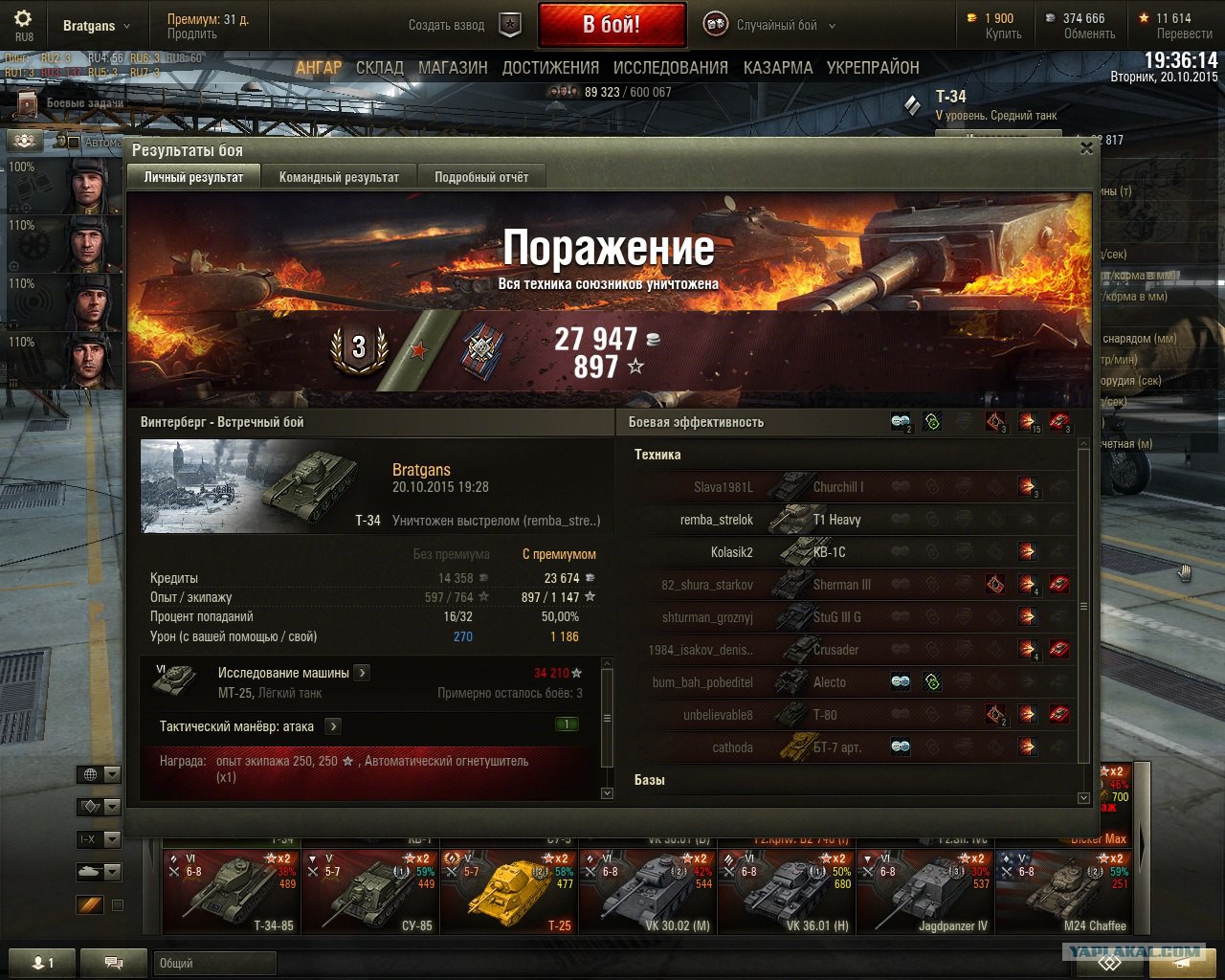Start battle with the red В бой! button
This screenshot has width=1225, height=980.
click(x=612, y=25)
